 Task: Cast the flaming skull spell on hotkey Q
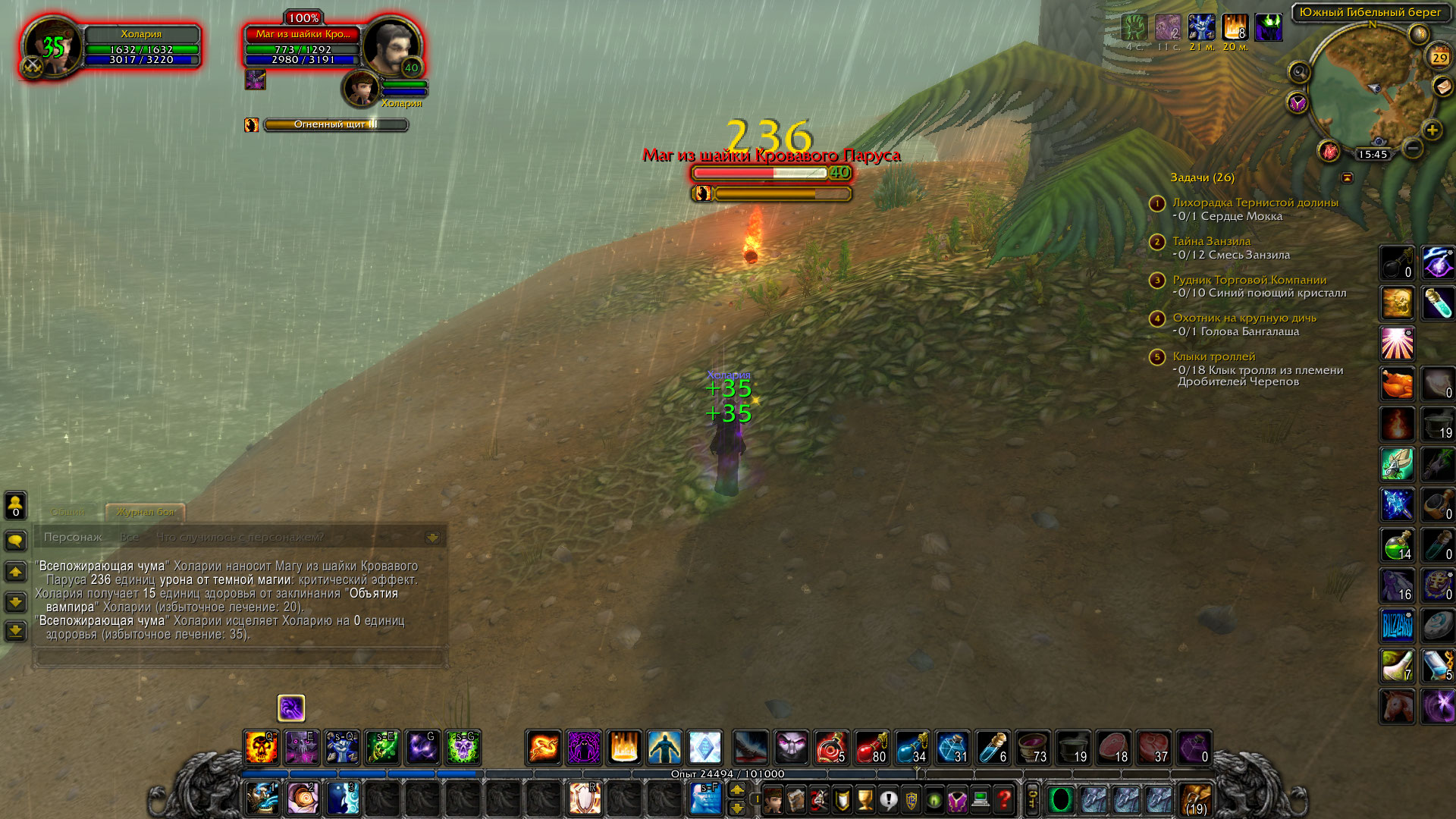261,747
